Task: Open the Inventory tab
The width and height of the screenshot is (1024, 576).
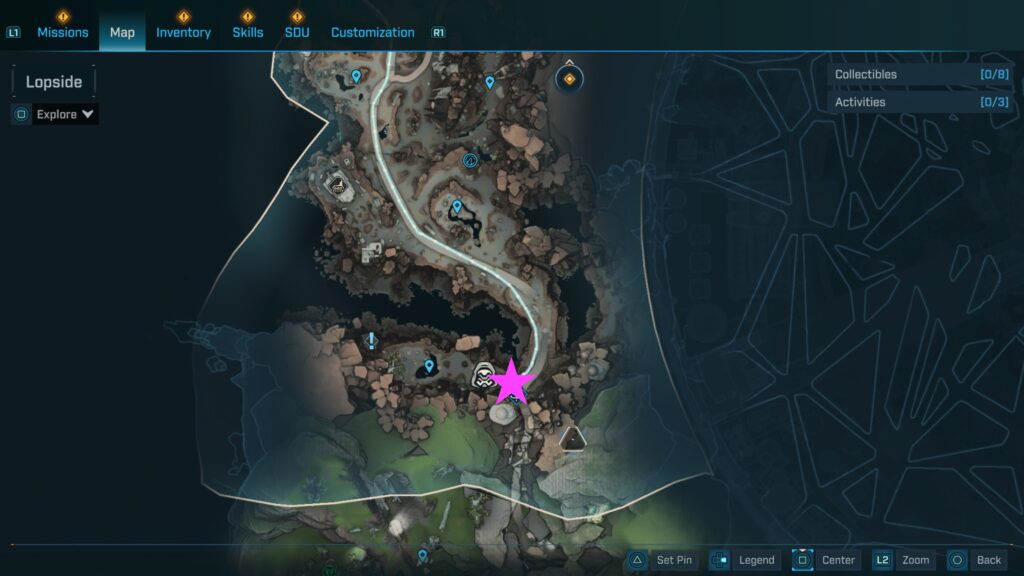Action: (x=183, y=32)
